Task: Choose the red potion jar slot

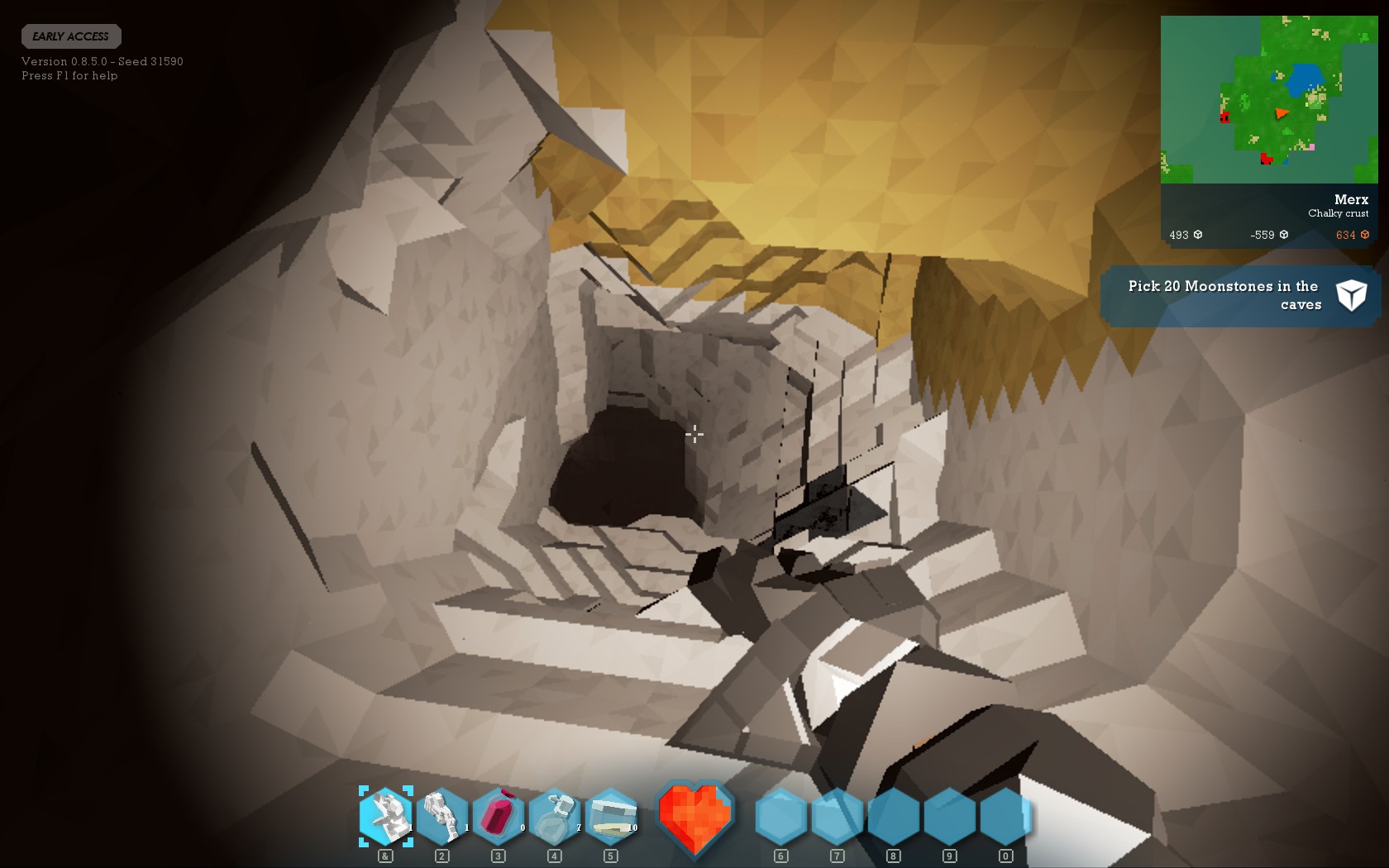Action: tap(499, 817)
